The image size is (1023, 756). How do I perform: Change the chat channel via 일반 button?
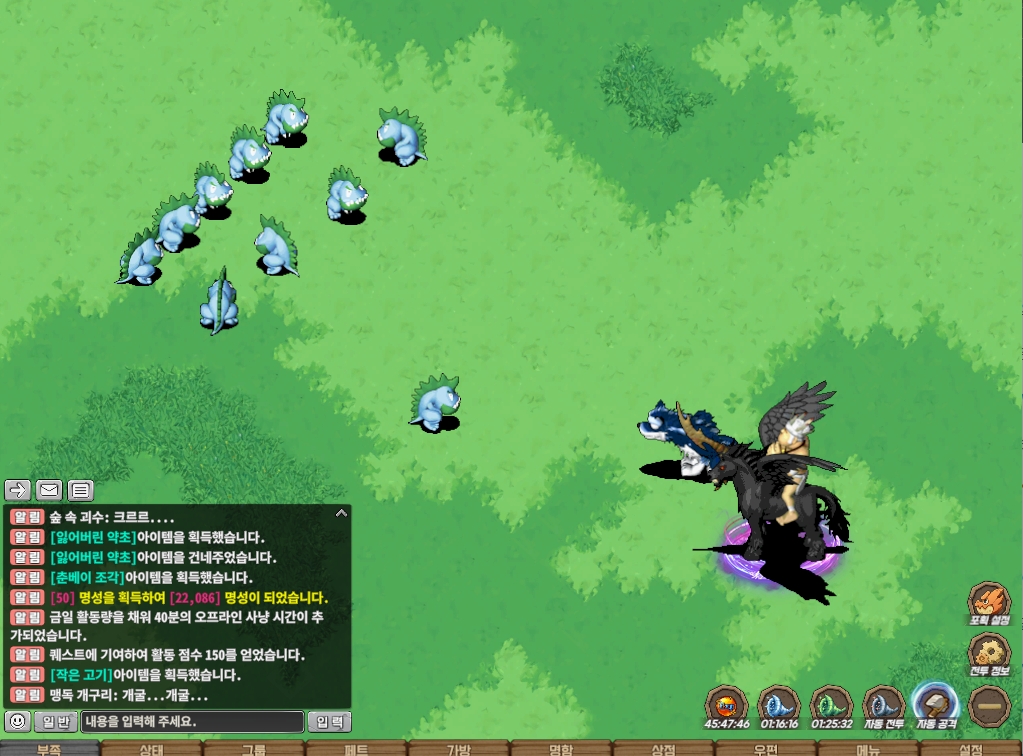[55, 721]
